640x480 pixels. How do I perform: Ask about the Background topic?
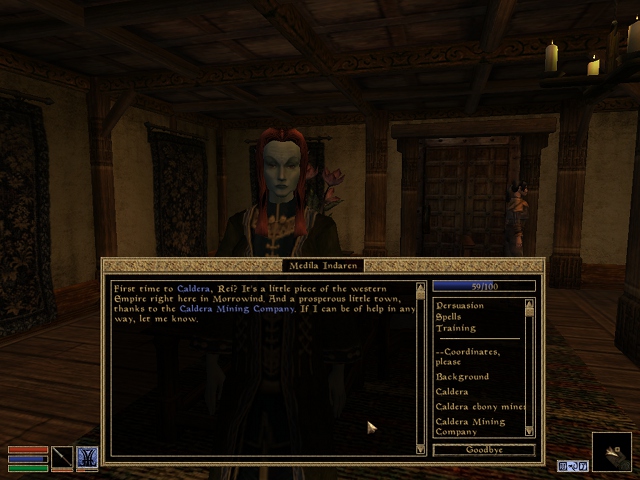462,377
